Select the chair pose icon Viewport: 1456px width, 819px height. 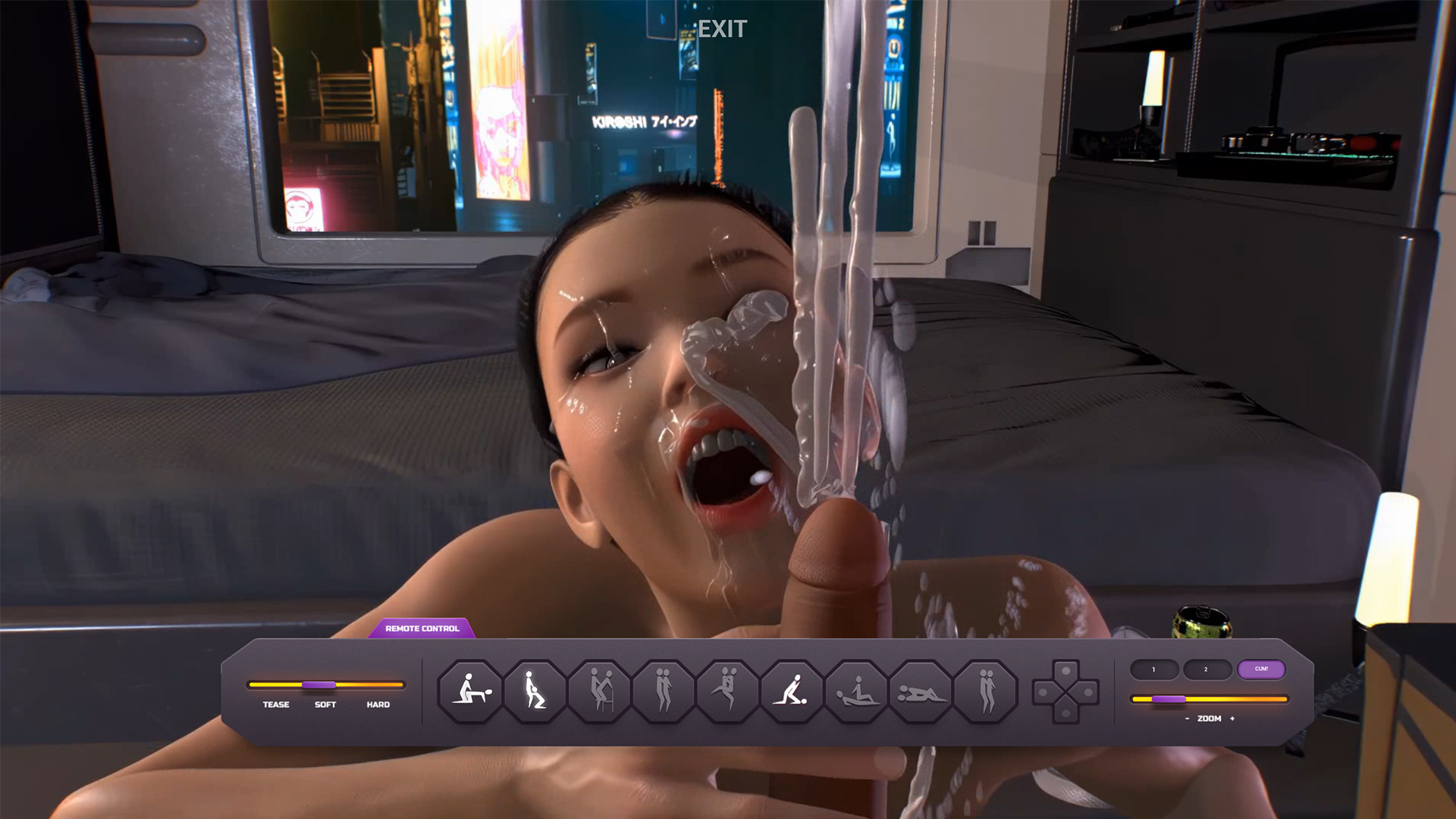point(599,691)
